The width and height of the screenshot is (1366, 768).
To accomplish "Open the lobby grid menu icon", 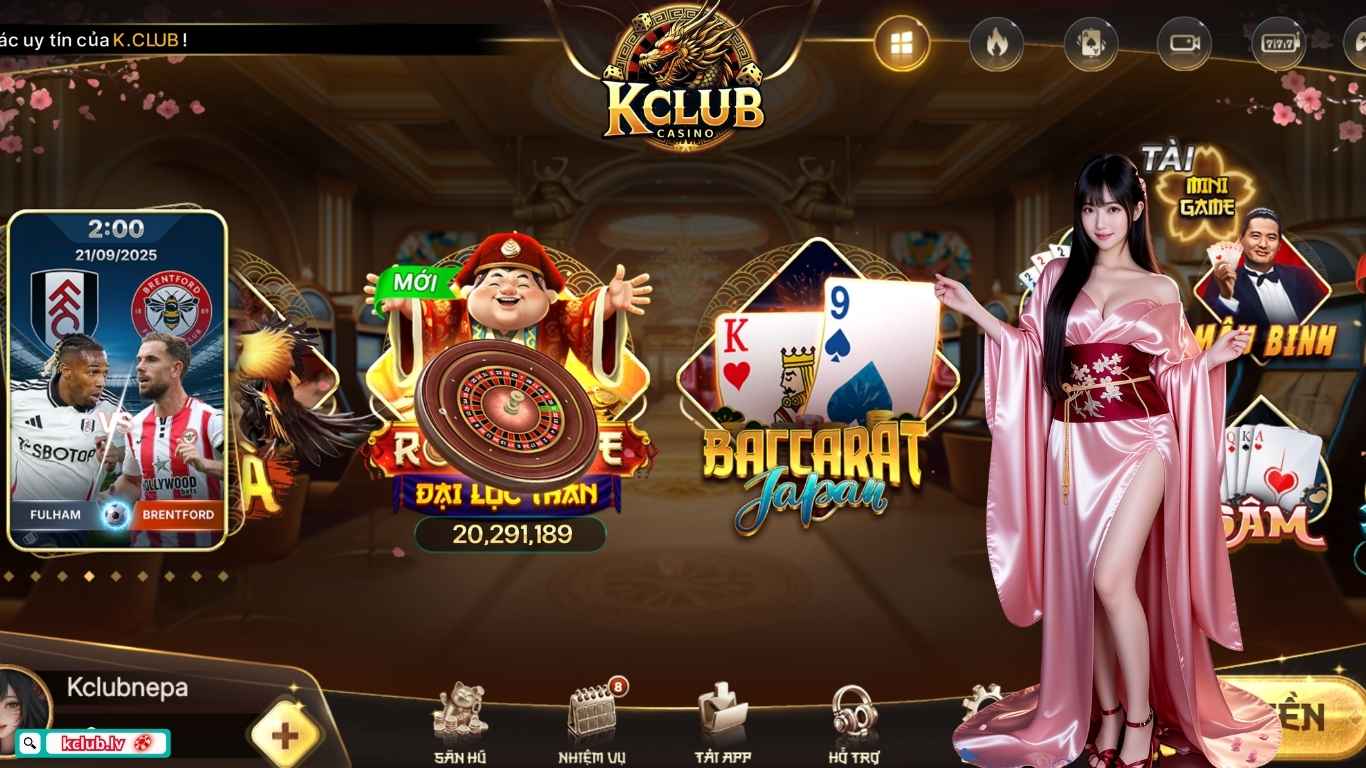I will pos(901,41).
